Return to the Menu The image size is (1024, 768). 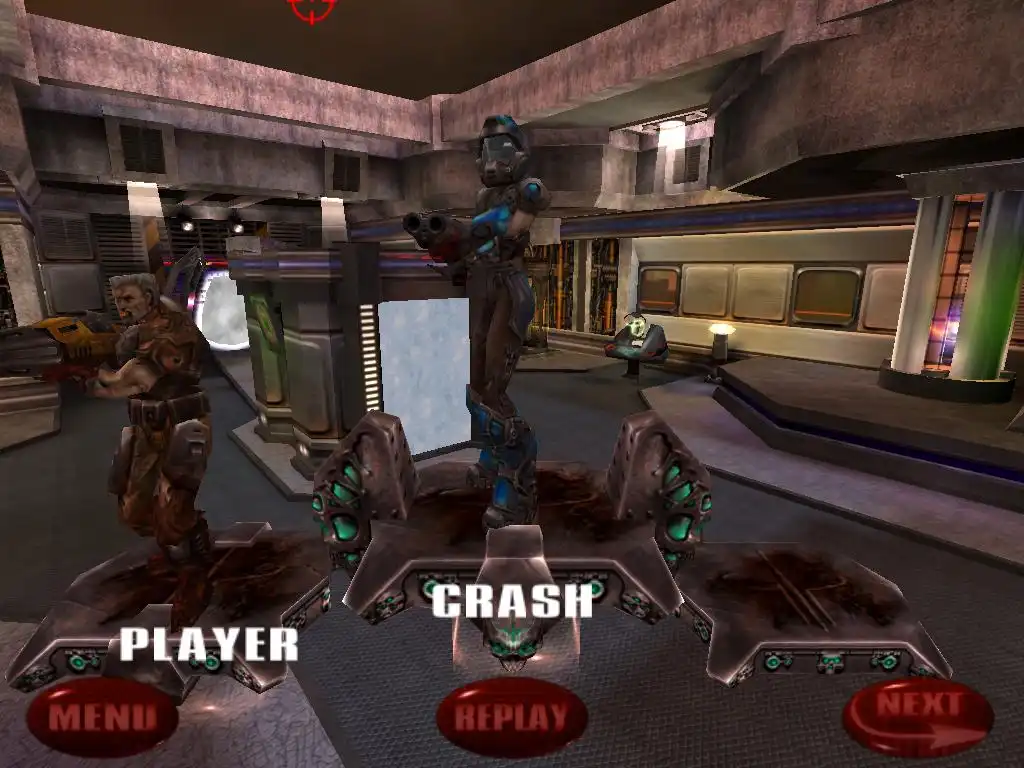pyautogui.click(x=103, y=716)
